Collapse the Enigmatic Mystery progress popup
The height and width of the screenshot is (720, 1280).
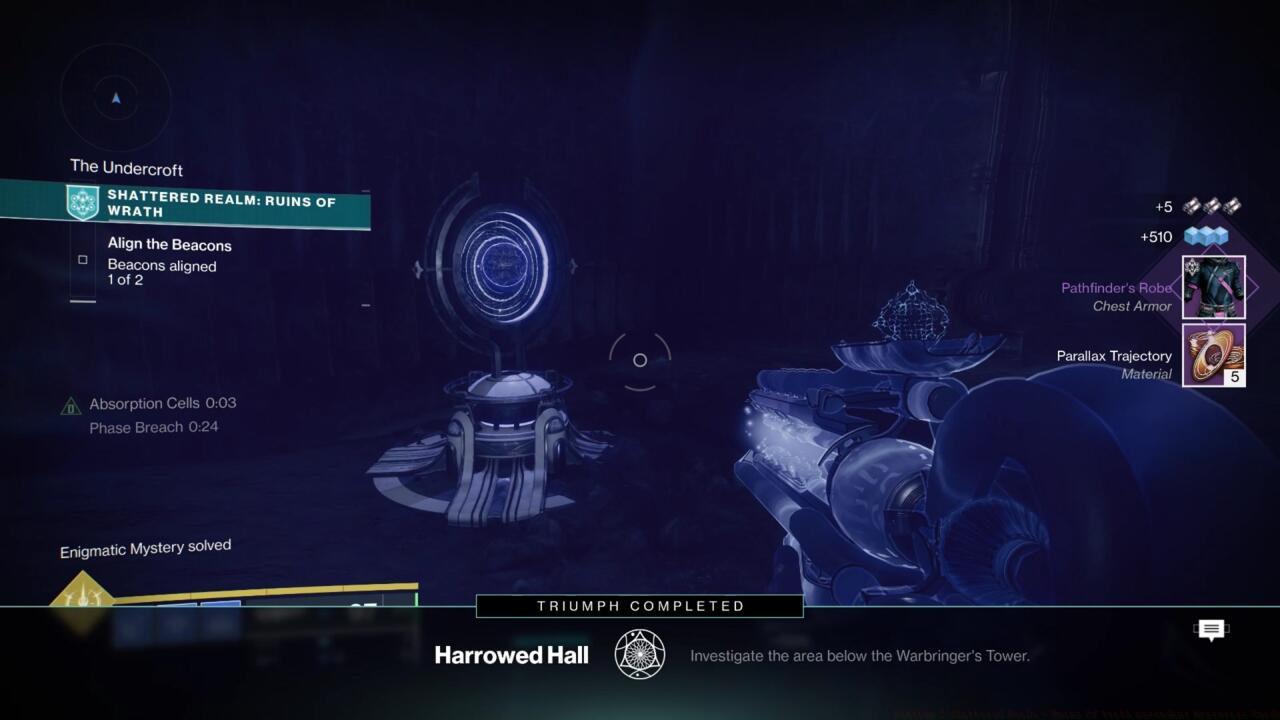pos(145,546)
